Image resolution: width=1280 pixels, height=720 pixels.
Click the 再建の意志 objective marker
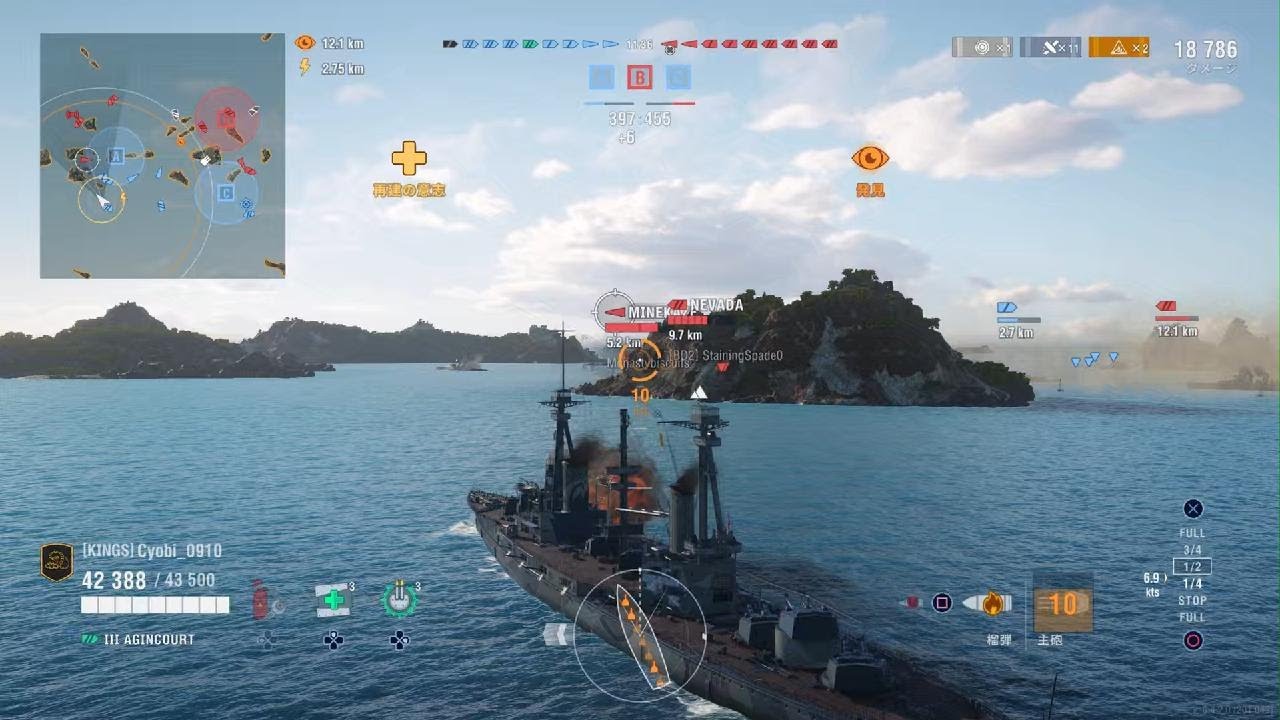click(x=408, y=160)
